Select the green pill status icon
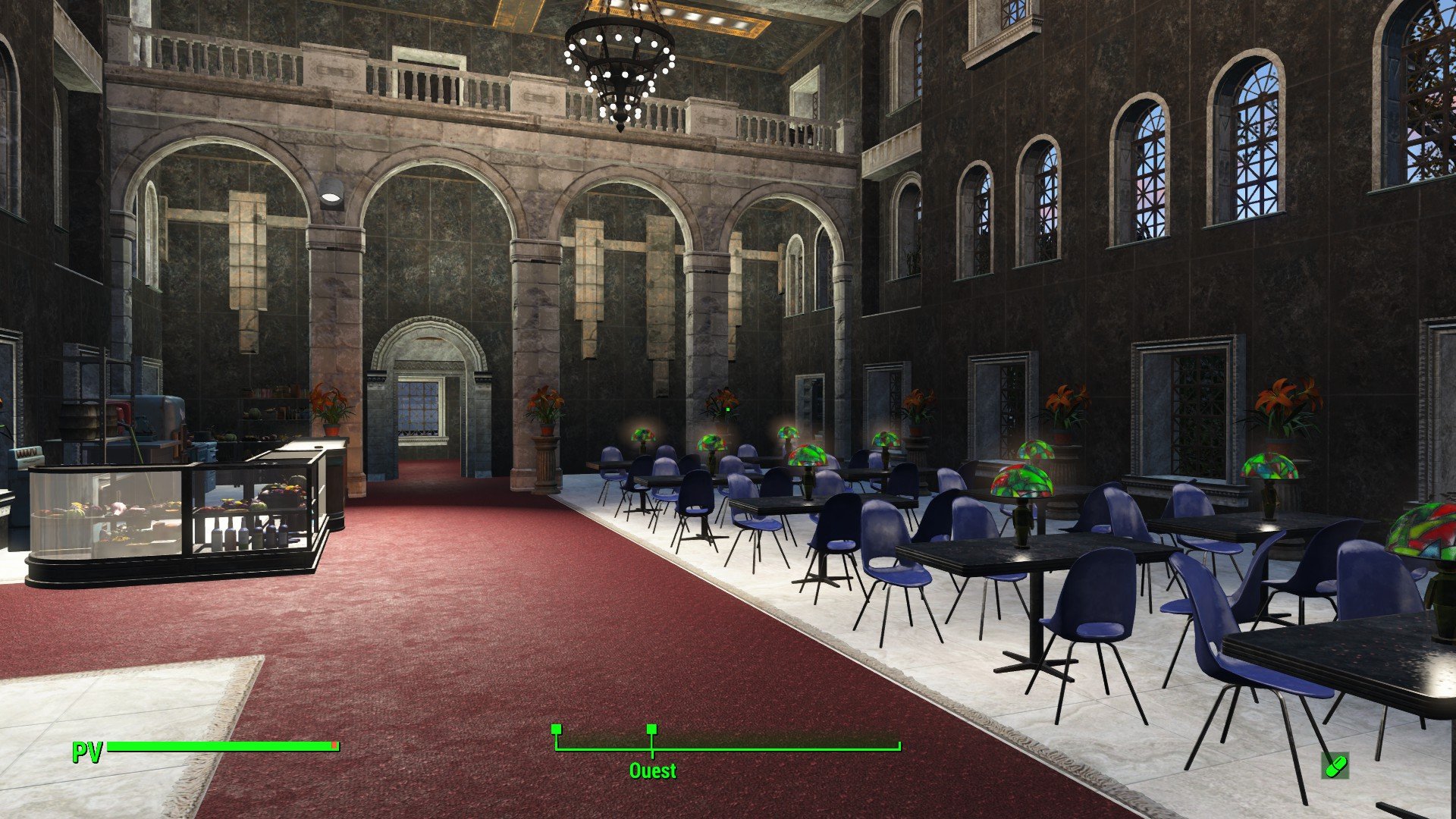 pyautogui.click(x=1335, y=765)
